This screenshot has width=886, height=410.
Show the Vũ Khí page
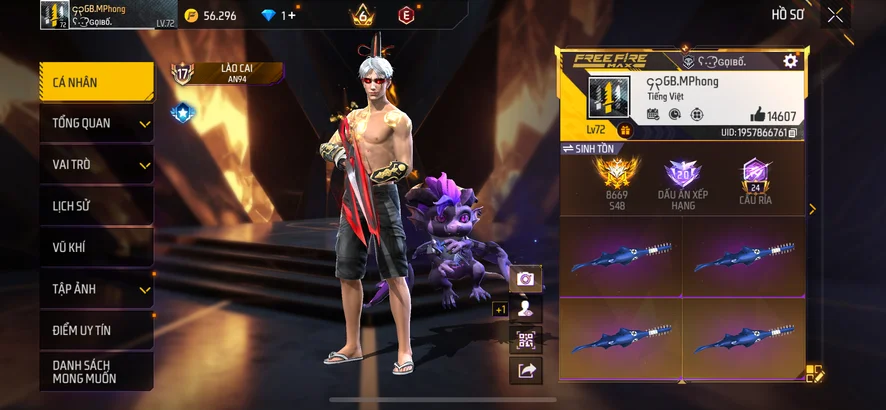click(x=96, y=247)
